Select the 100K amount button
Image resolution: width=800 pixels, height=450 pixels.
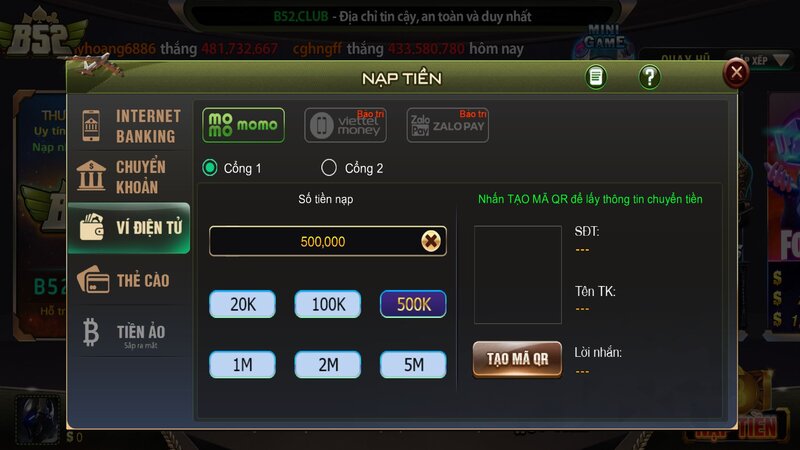[327, 304]
